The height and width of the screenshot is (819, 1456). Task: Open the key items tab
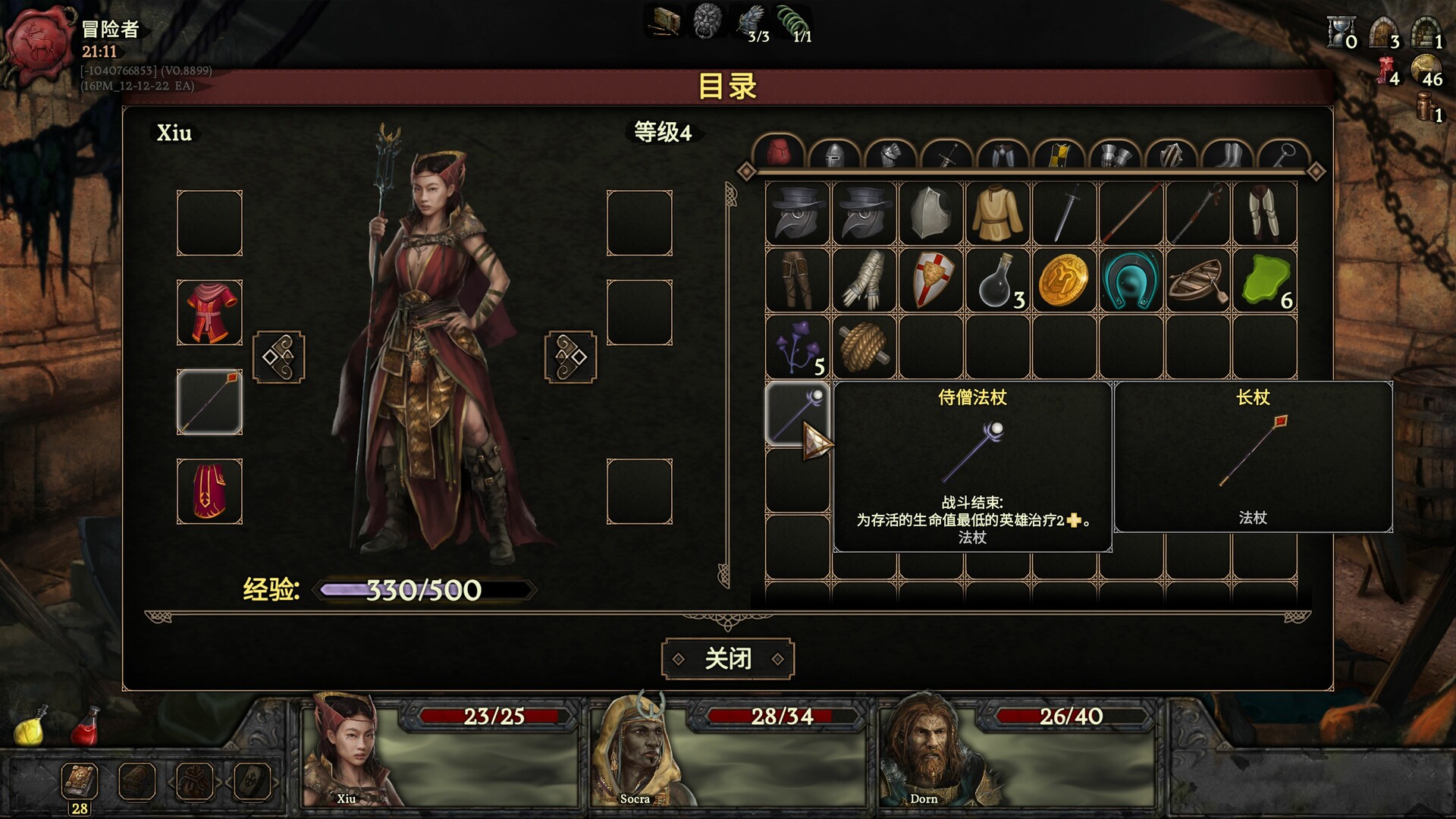point(1283,155)
